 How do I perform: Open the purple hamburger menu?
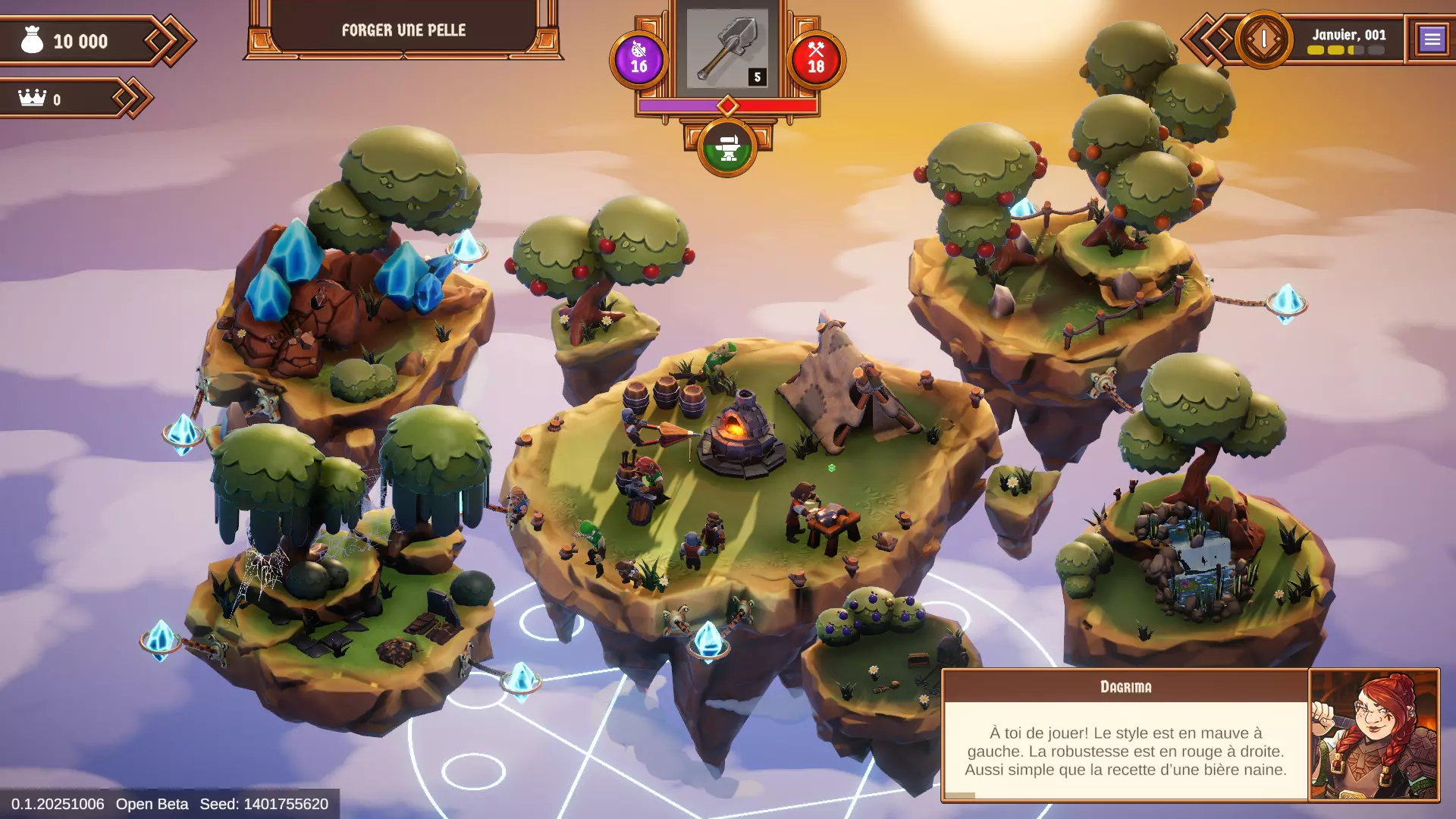point(1432,39)
